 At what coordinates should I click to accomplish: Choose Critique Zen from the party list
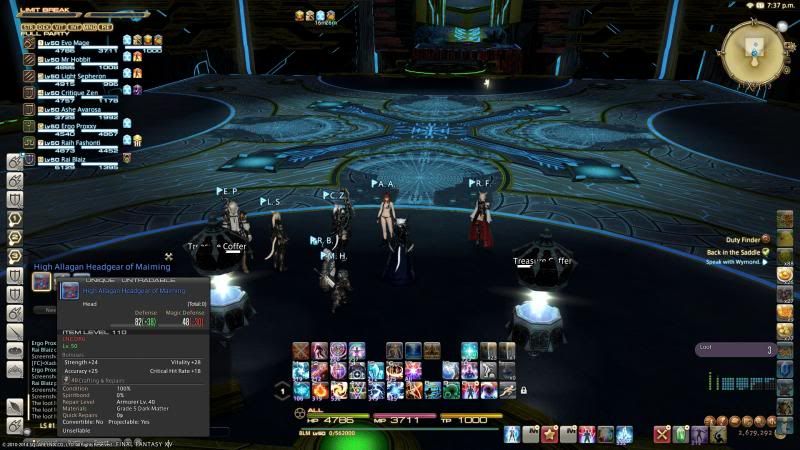tap(70, 92)
